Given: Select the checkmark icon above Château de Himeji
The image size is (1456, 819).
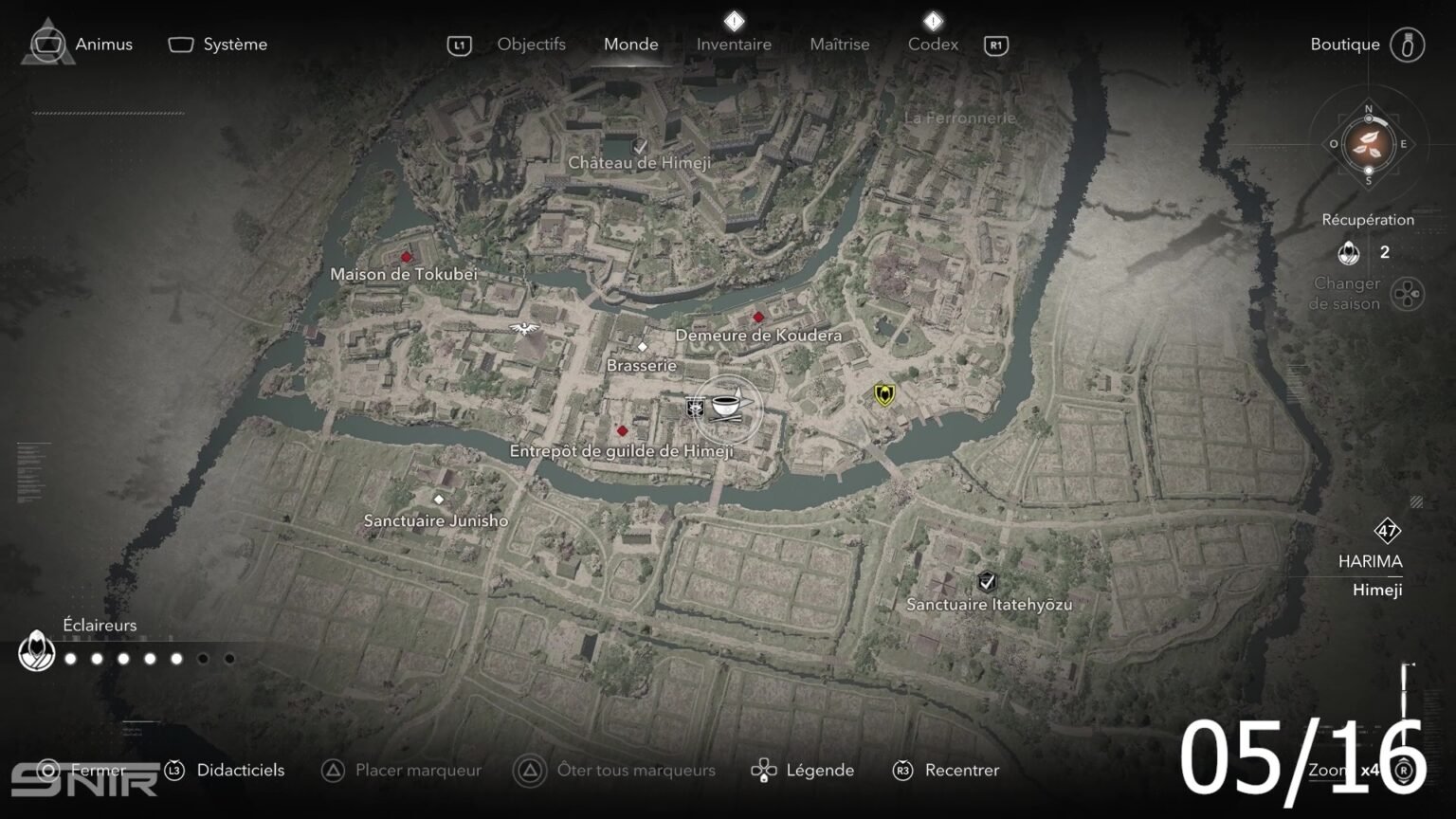Looking at the screenshot, I should 640,146.
